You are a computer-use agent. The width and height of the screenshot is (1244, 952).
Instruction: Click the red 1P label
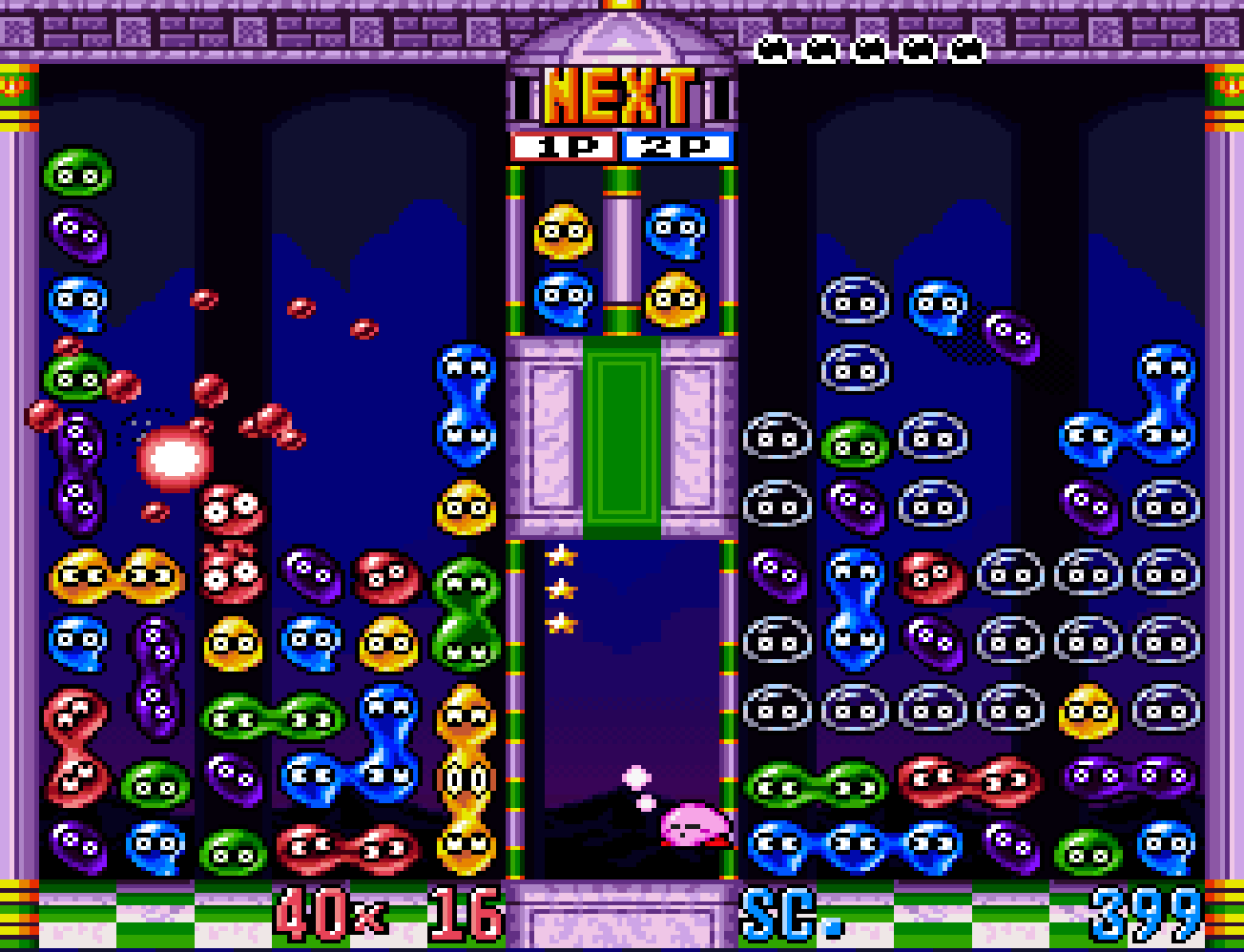pos(565,147)
